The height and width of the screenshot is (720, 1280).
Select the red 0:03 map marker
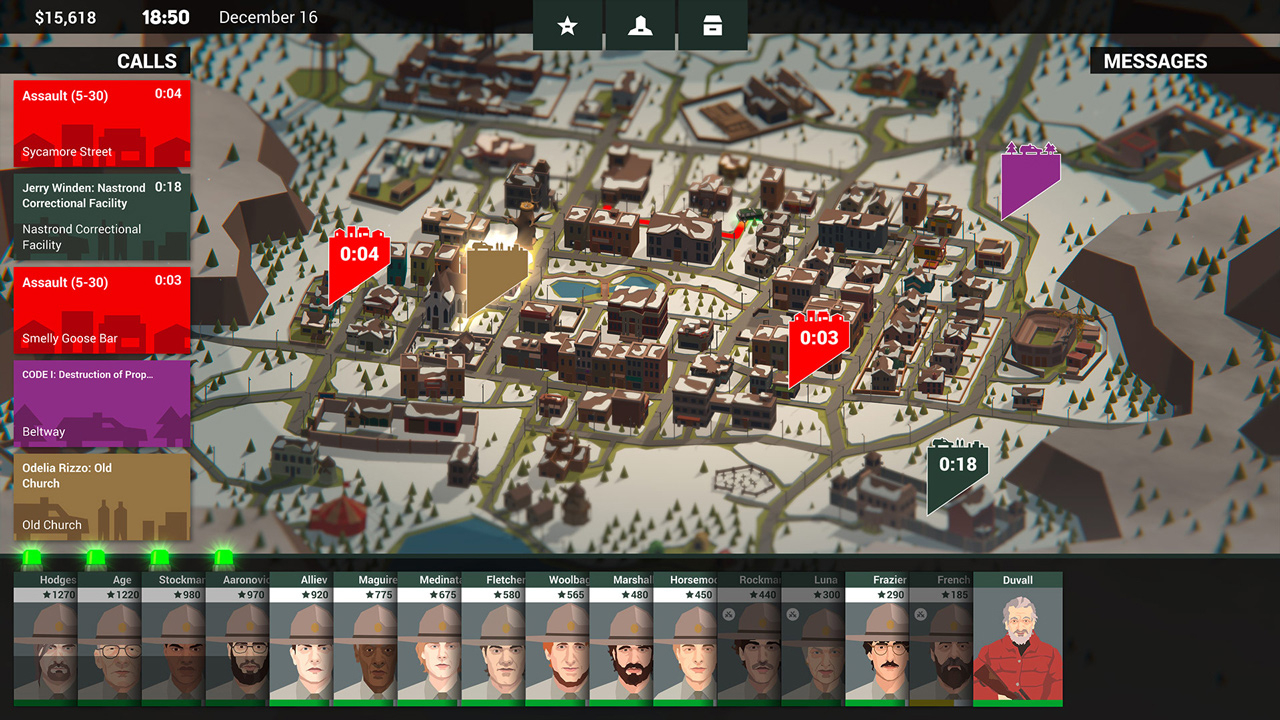click(x=820, y=338)
